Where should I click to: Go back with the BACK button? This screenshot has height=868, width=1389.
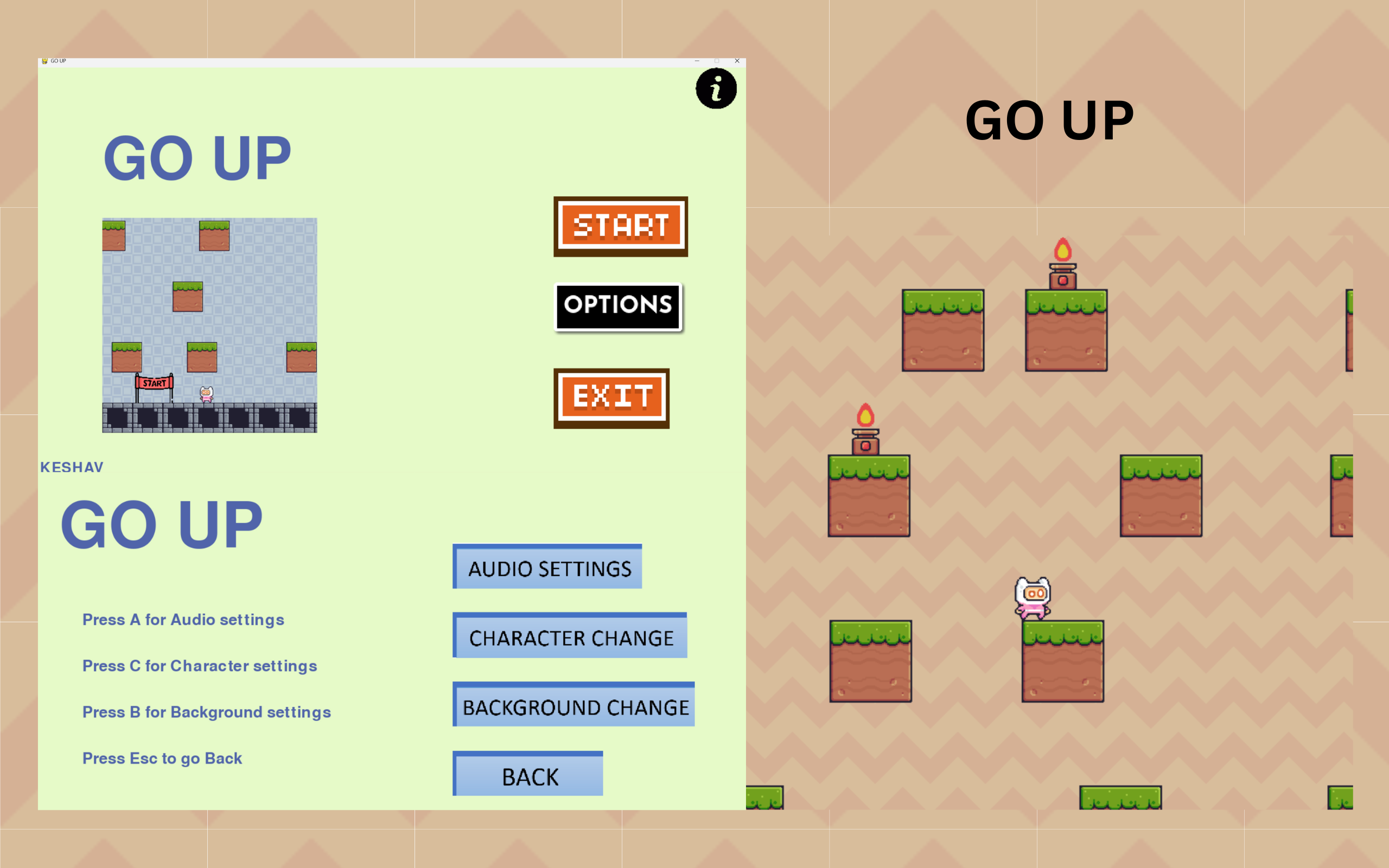click(528, 775)
